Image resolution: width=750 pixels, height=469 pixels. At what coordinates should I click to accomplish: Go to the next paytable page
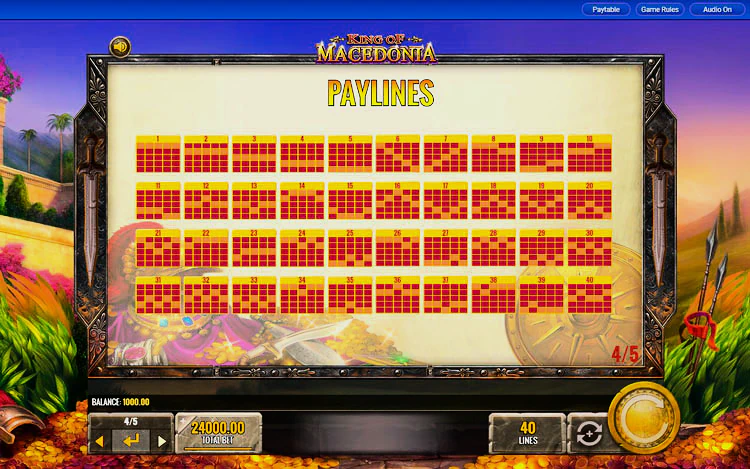(161, 441)
